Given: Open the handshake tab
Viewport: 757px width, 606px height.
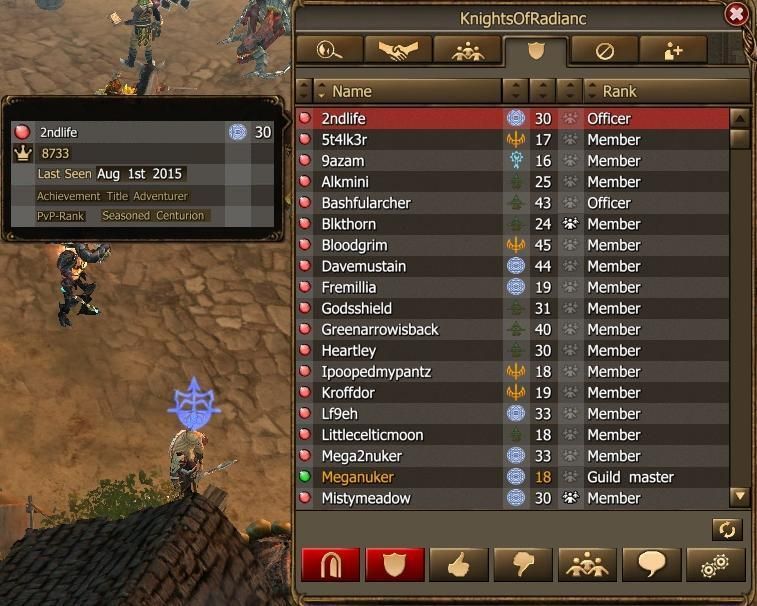Looking at the screenshot, I should pos(397,50).
